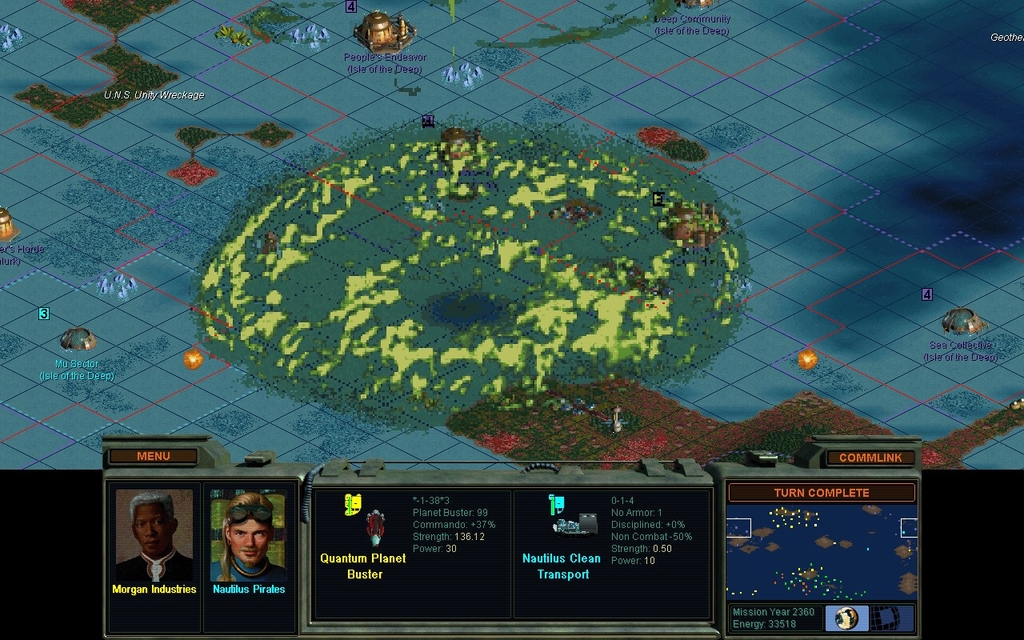Click on the world minimap
This screenshot has width=1024, height=640.
tap(821, 552)
